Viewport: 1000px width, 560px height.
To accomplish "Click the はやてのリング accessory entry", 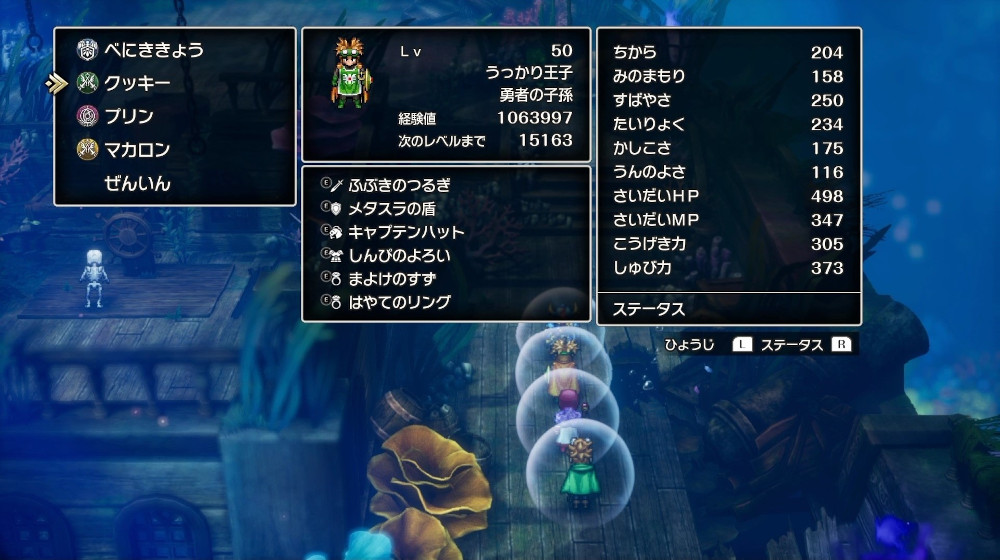I will (399, 302).
